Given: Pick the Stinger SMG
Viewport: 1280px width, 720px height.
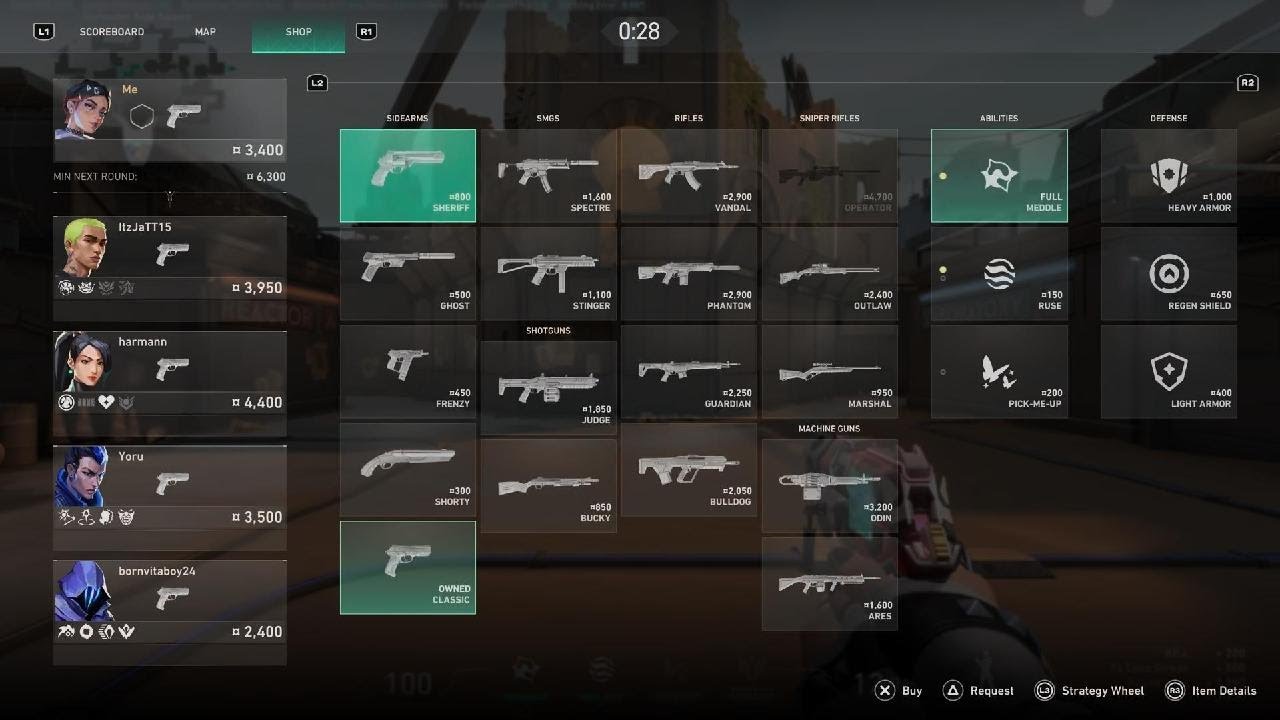Looking at the screenshot, I should point(548,273).
